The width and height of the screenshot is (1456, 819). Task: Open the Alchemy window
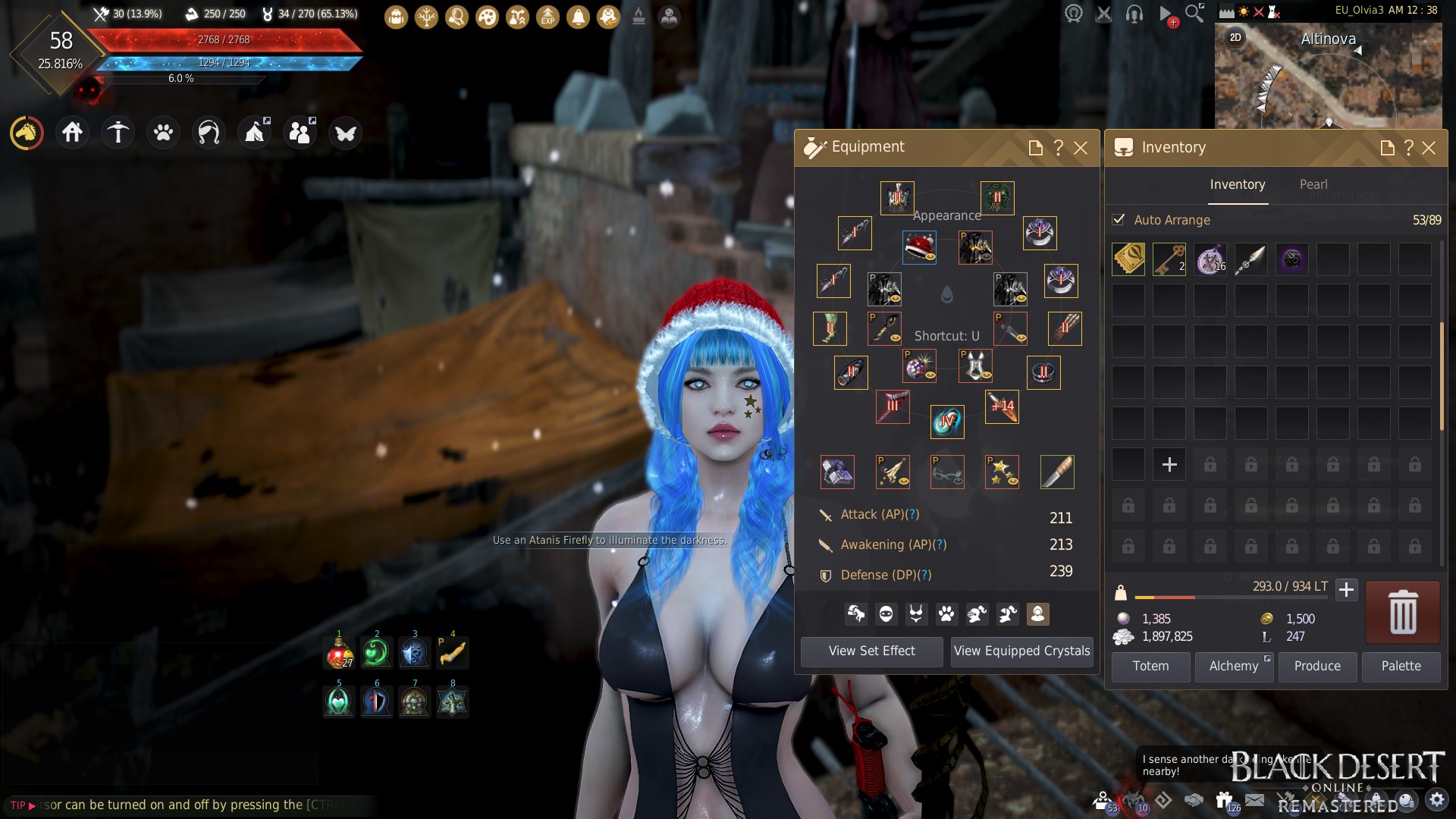tap(1234, 666)
